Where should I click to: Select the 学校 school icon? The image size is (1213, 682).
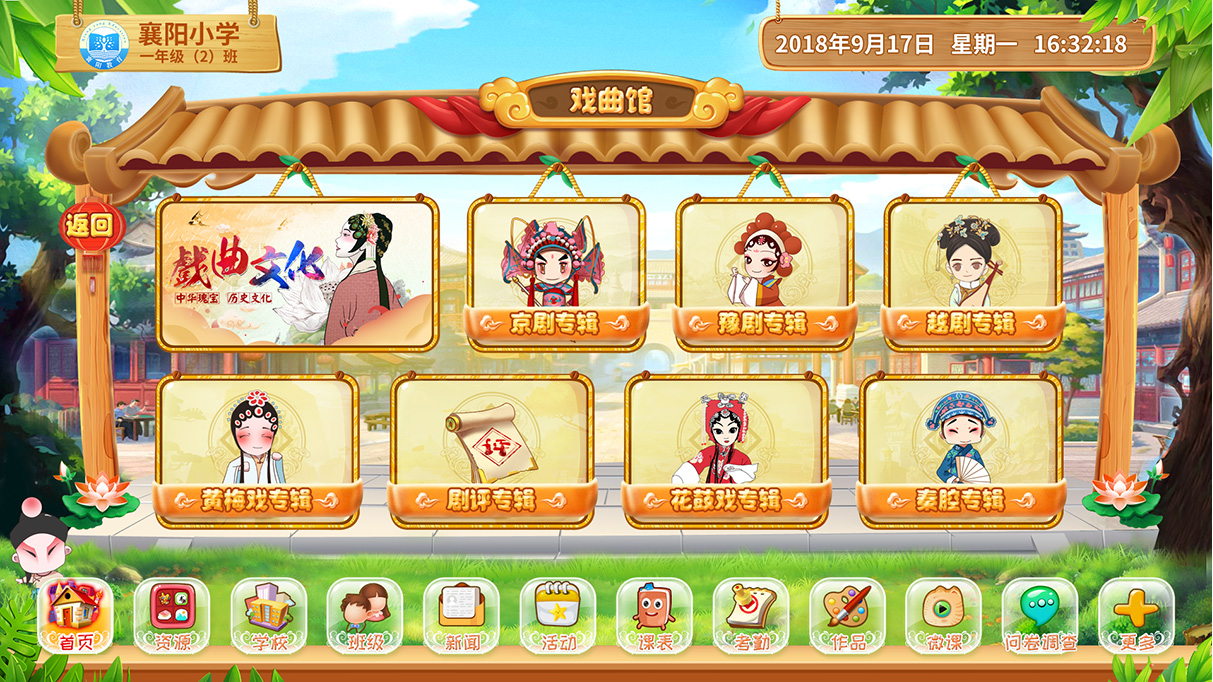click(x=269, y=615)
